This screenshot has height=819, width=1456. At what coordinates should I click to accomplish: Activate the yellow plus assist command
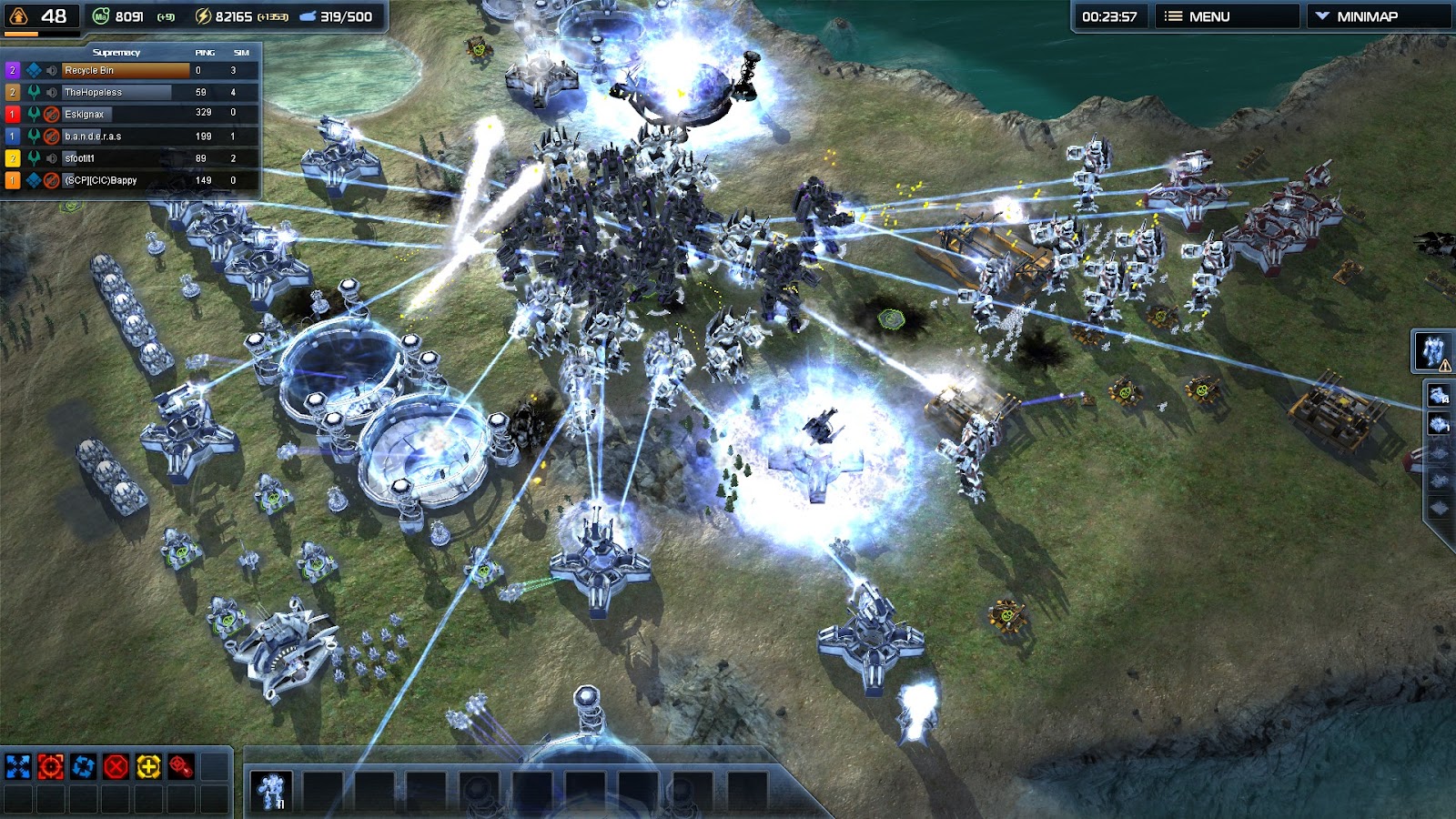(149, 766)
